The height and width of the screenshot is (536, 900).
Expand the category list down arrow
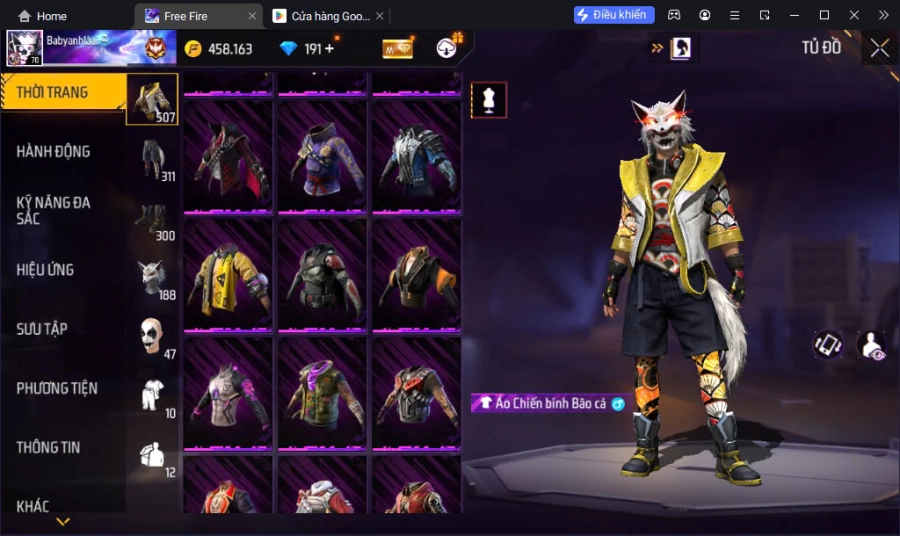pos(63,522)
